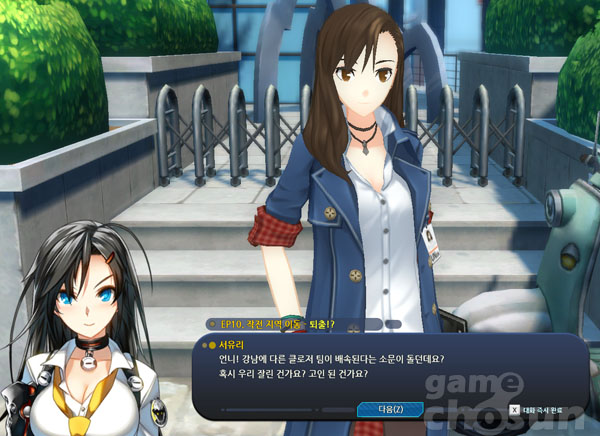Continue the dialogue with the 다음 button
The image size is (600, 436).
point(390,408)
